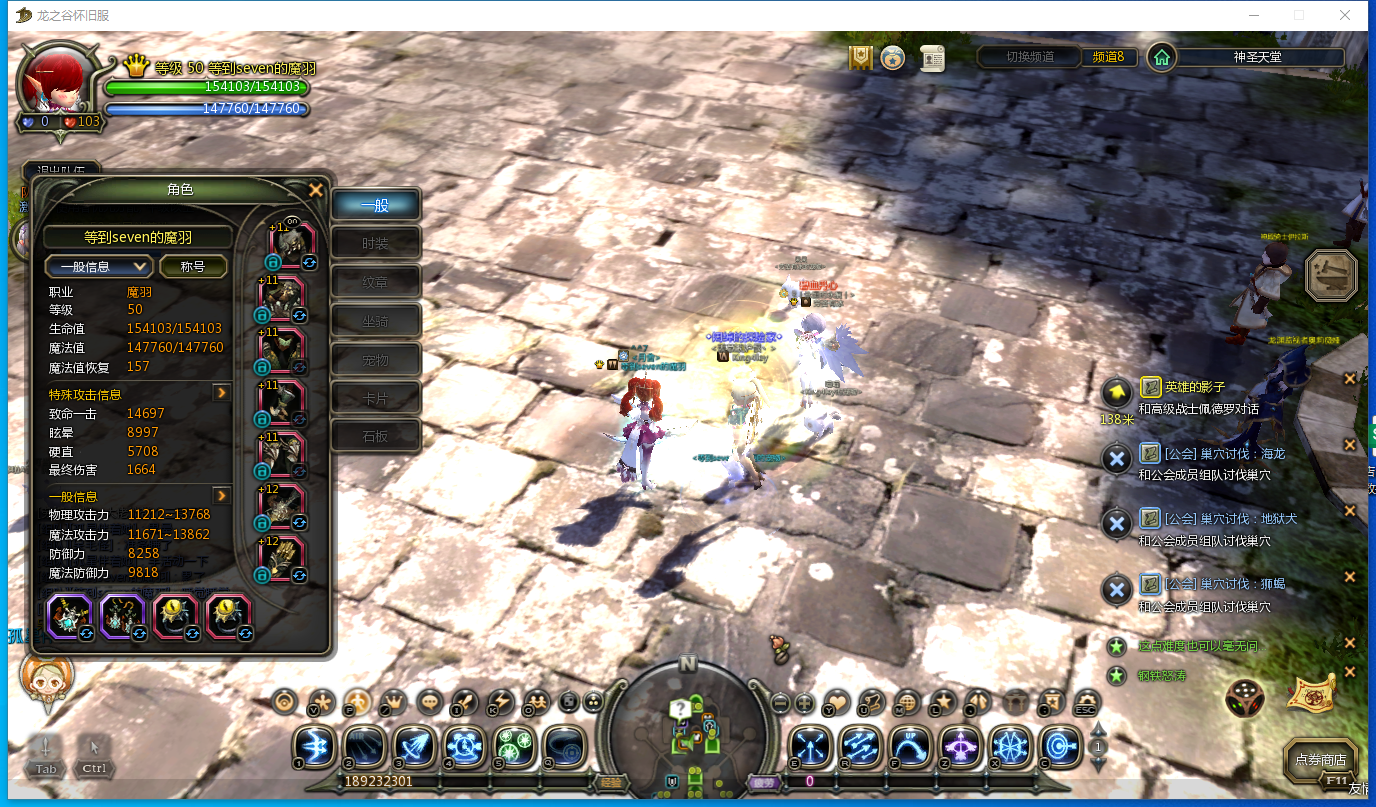Select the 坐骑 mount tab
1376x807 pixels.
376,321
